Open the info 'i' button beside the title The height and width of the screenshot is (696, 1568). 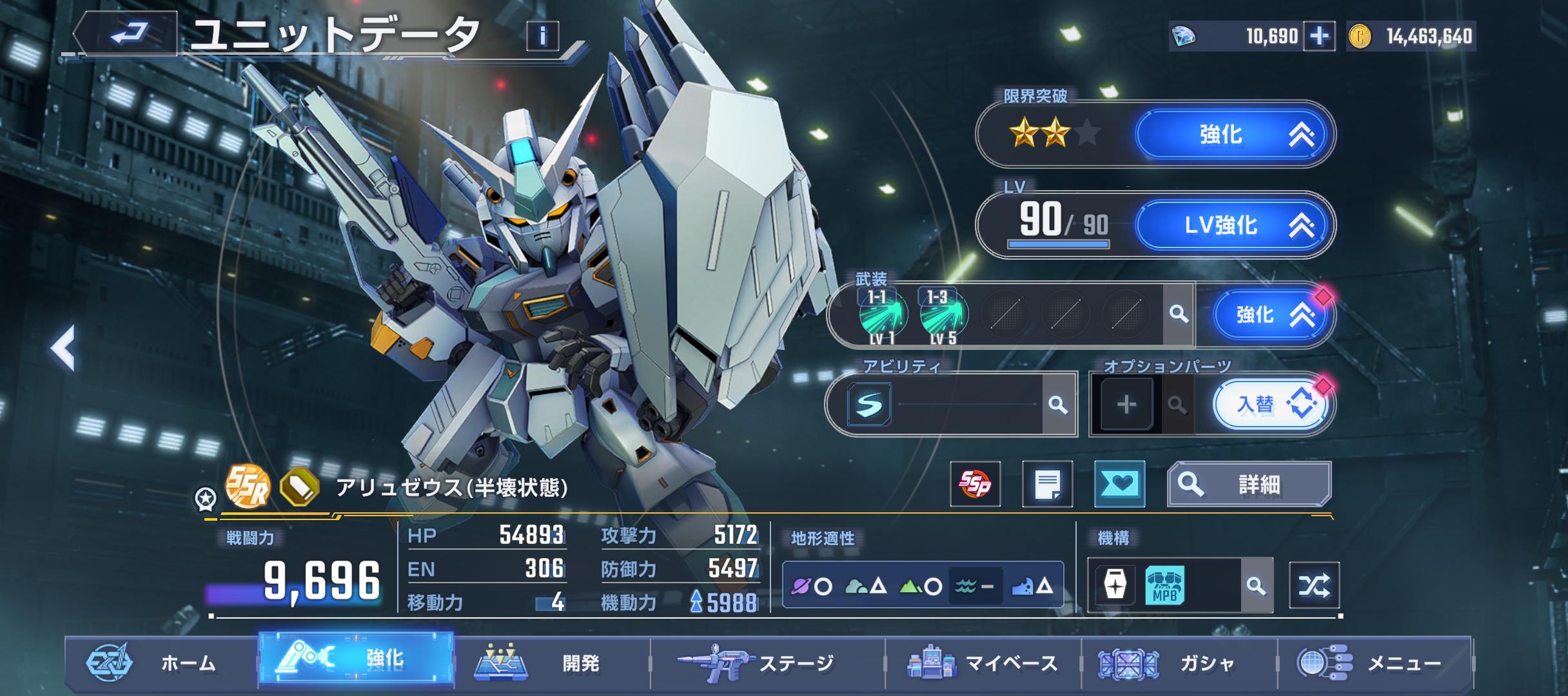click(x=542, y=36)
